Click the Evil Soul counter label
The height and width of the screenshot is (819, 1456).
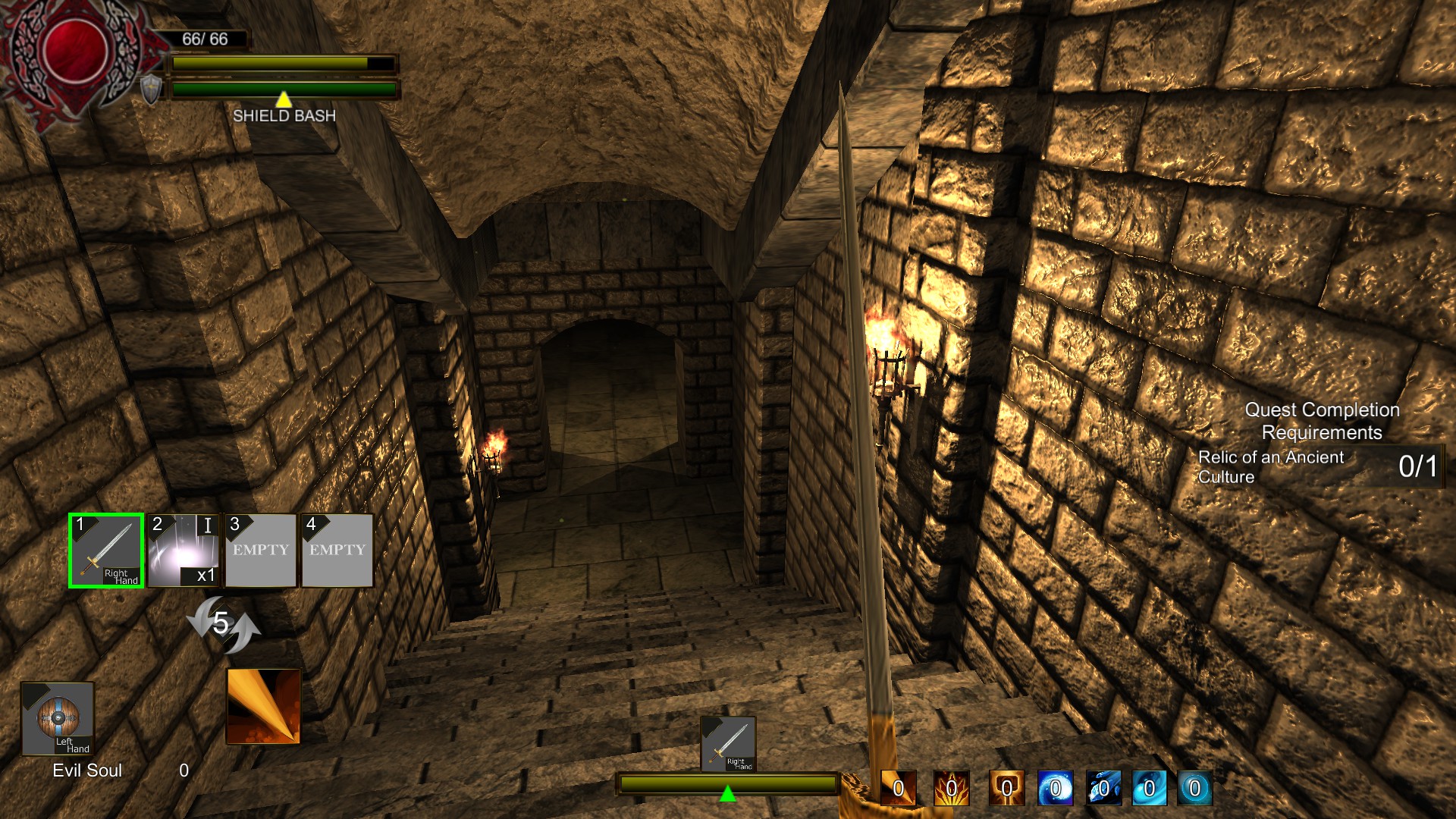(87, 770)
